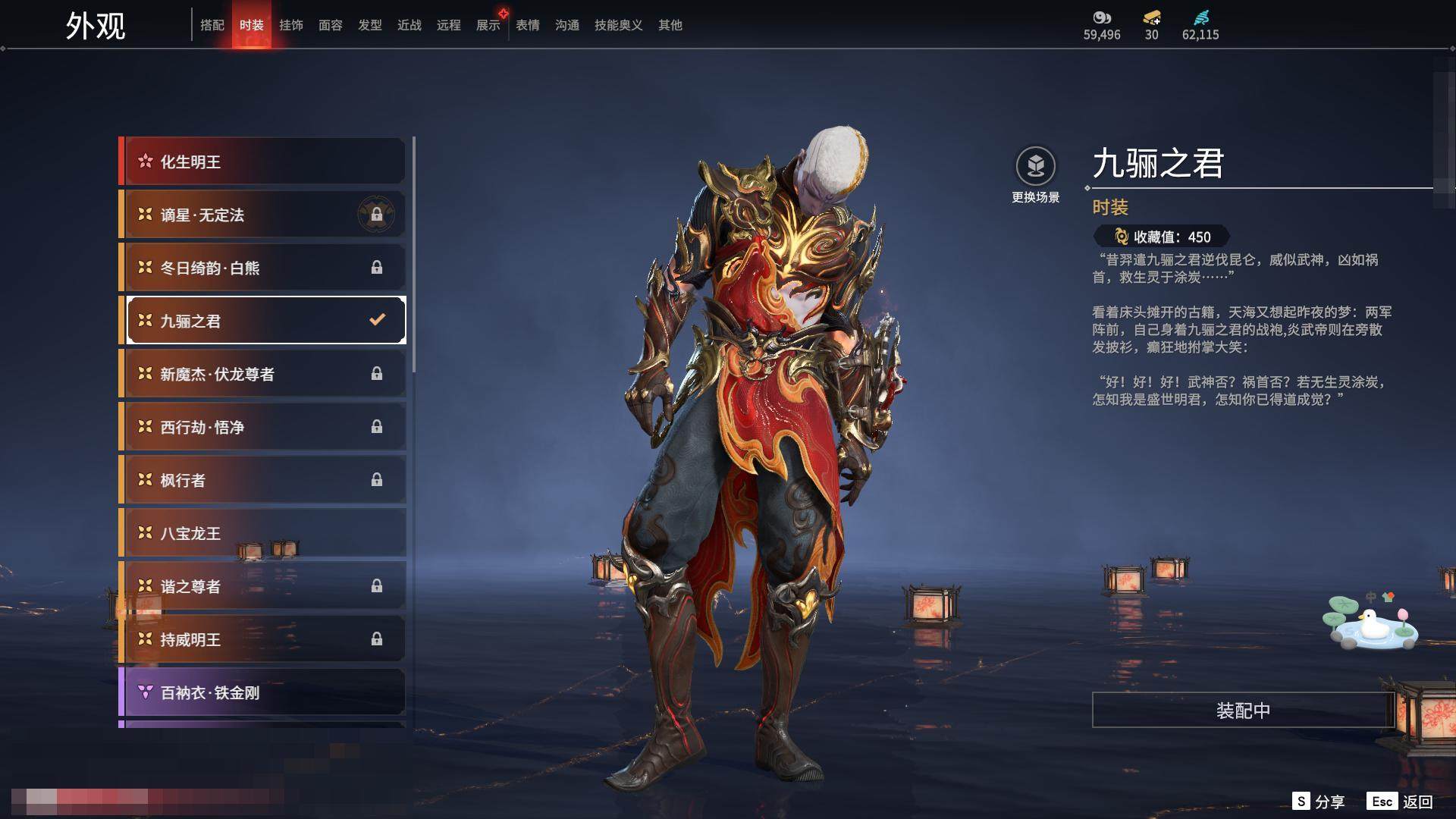Open the 技能奥义 skill tab
Image resolution: width=1456 pixels, height=819 pixels.
pos(619,25)
